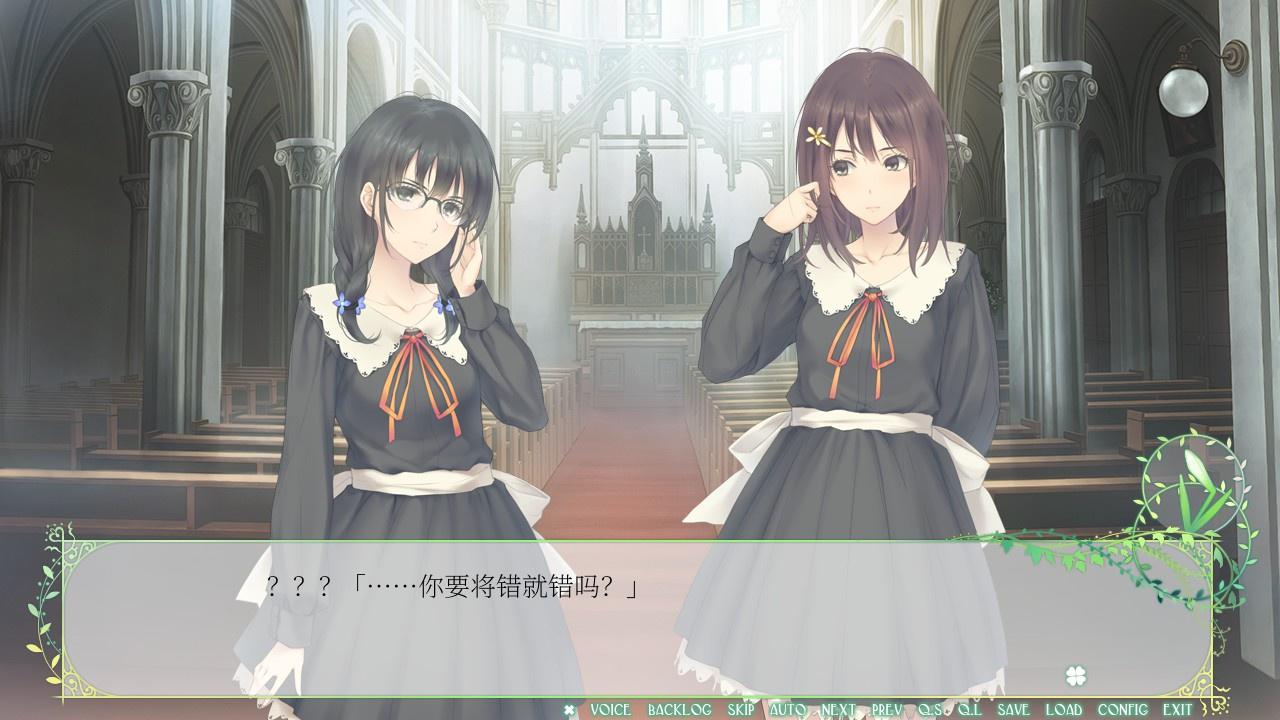
Task: Open the SAVE menu
Action: (1013, 710)
